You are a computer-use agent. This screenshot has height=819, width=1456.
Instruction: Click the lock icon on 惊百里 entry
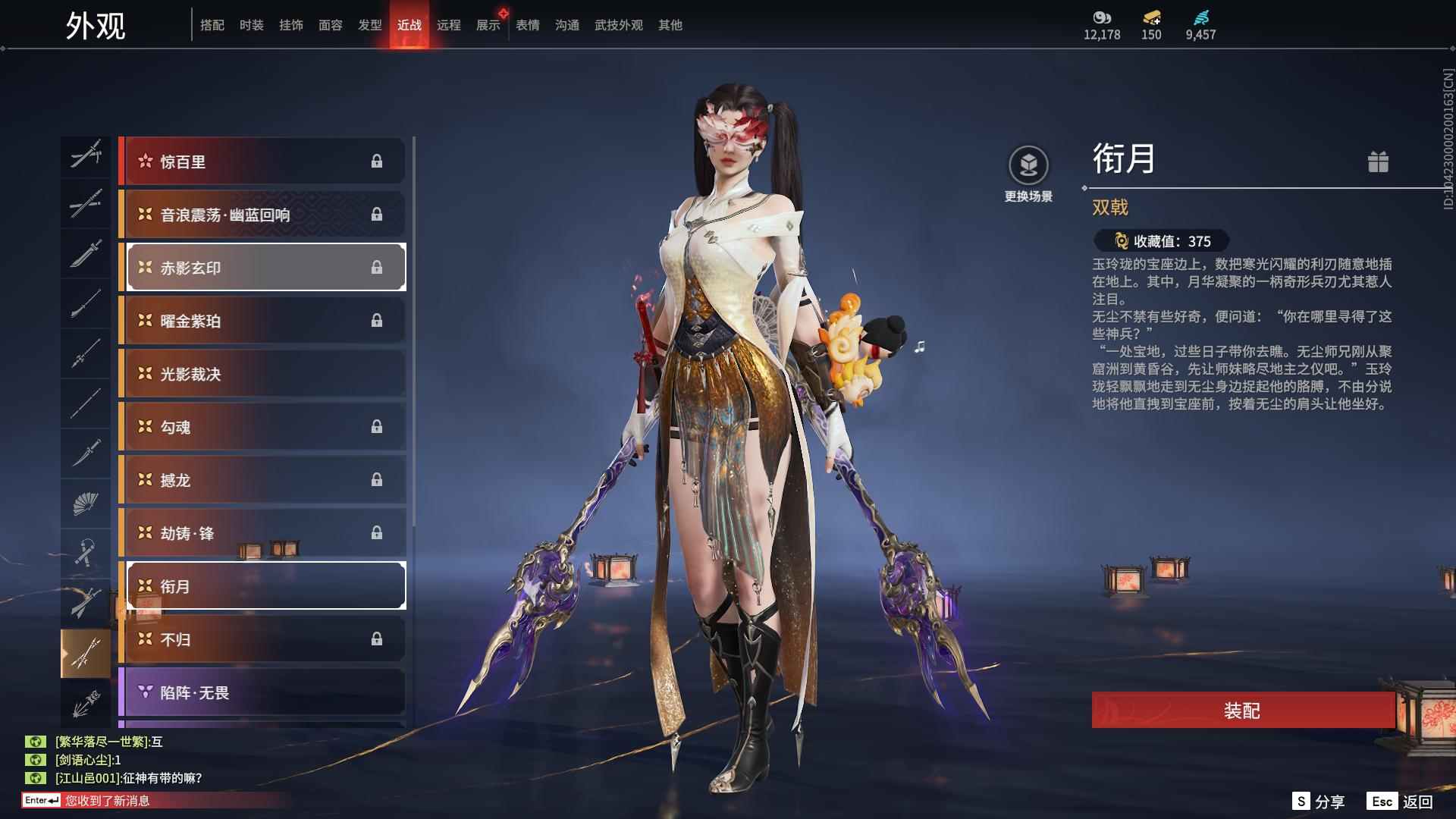click(x=378, y=161)
